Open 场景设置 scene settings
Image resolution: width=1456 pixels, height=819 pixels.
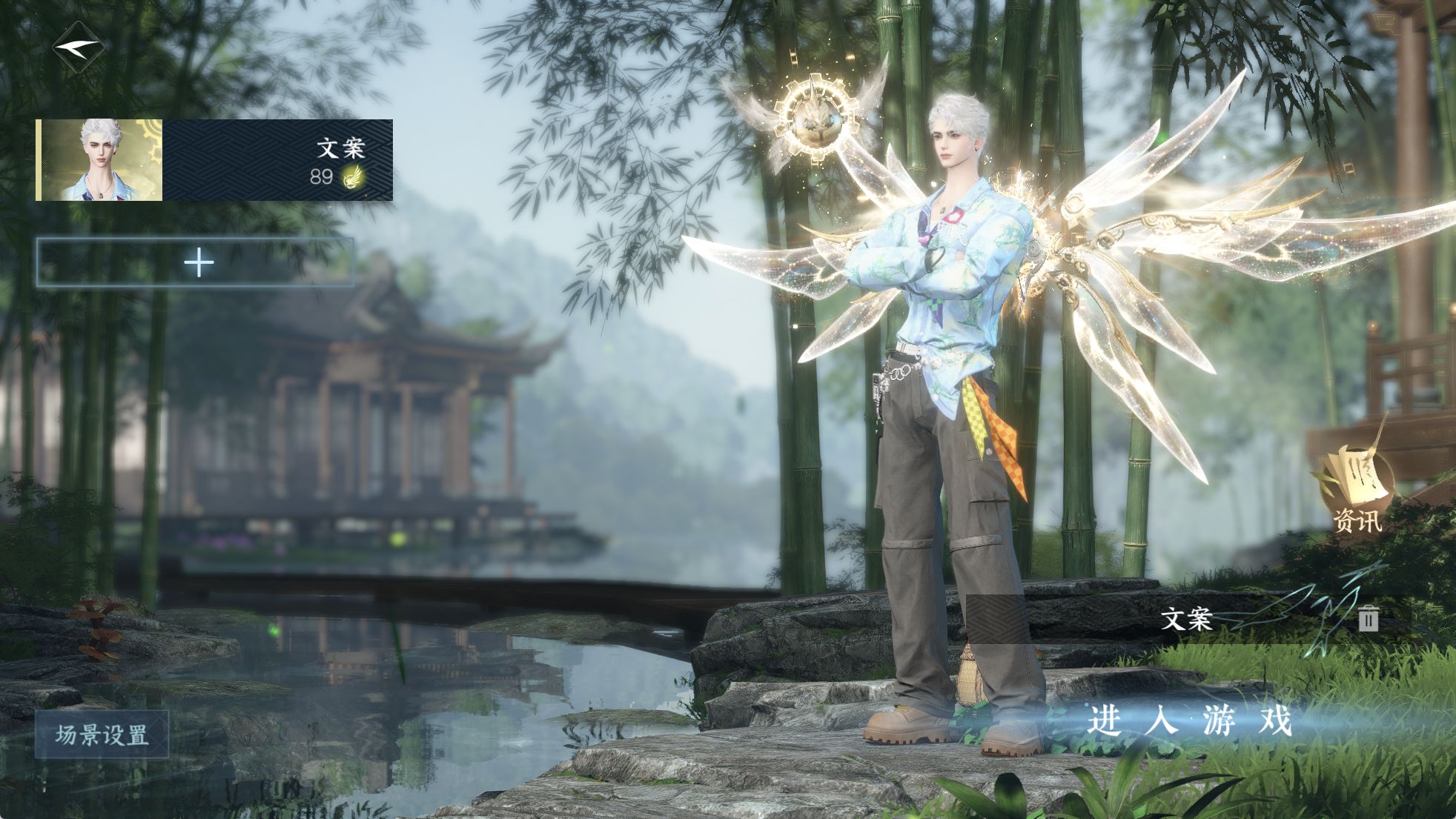[x=102, y=735]
